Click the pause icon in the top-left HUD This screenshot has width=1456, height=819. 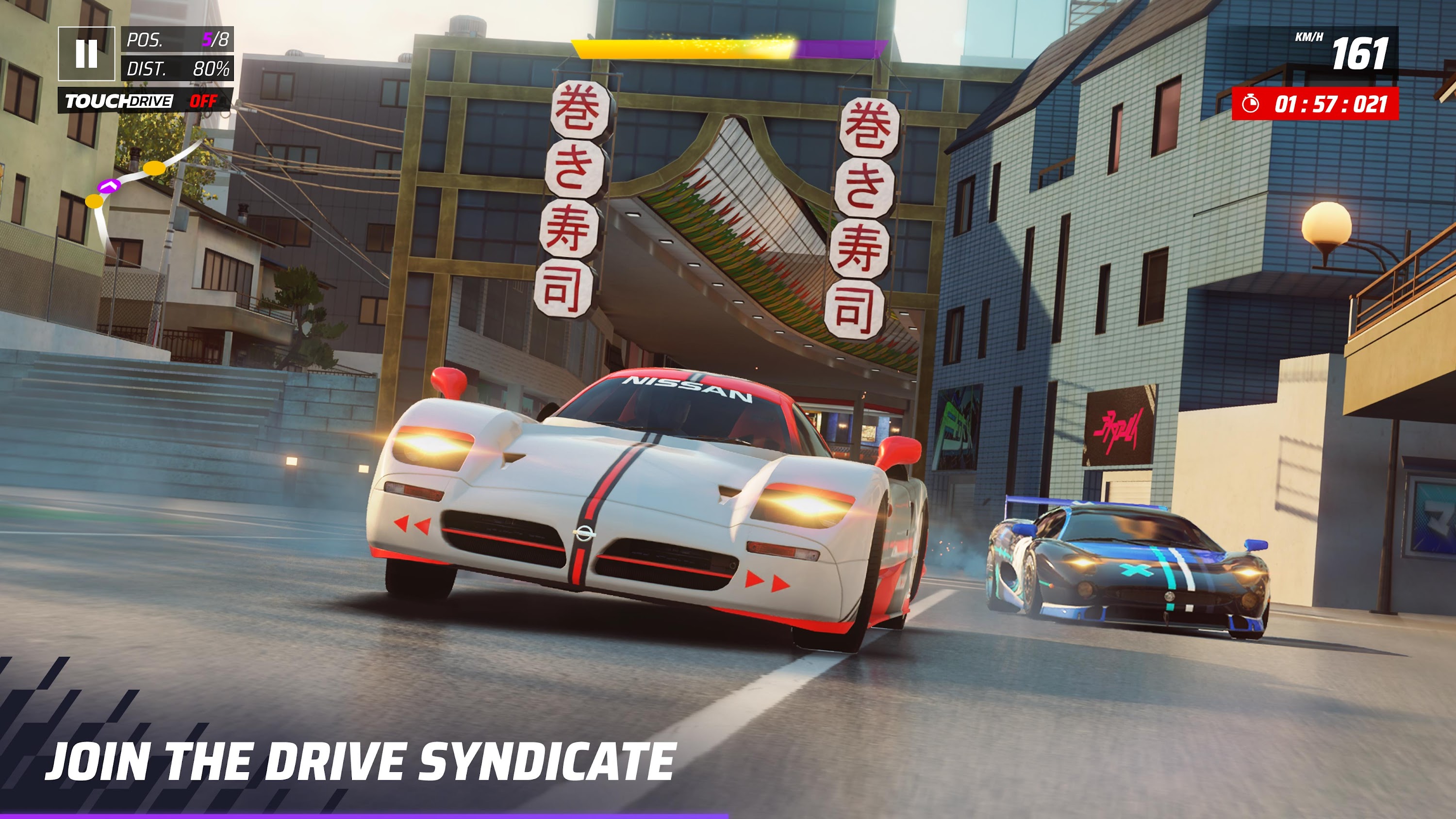click(86, 54)
